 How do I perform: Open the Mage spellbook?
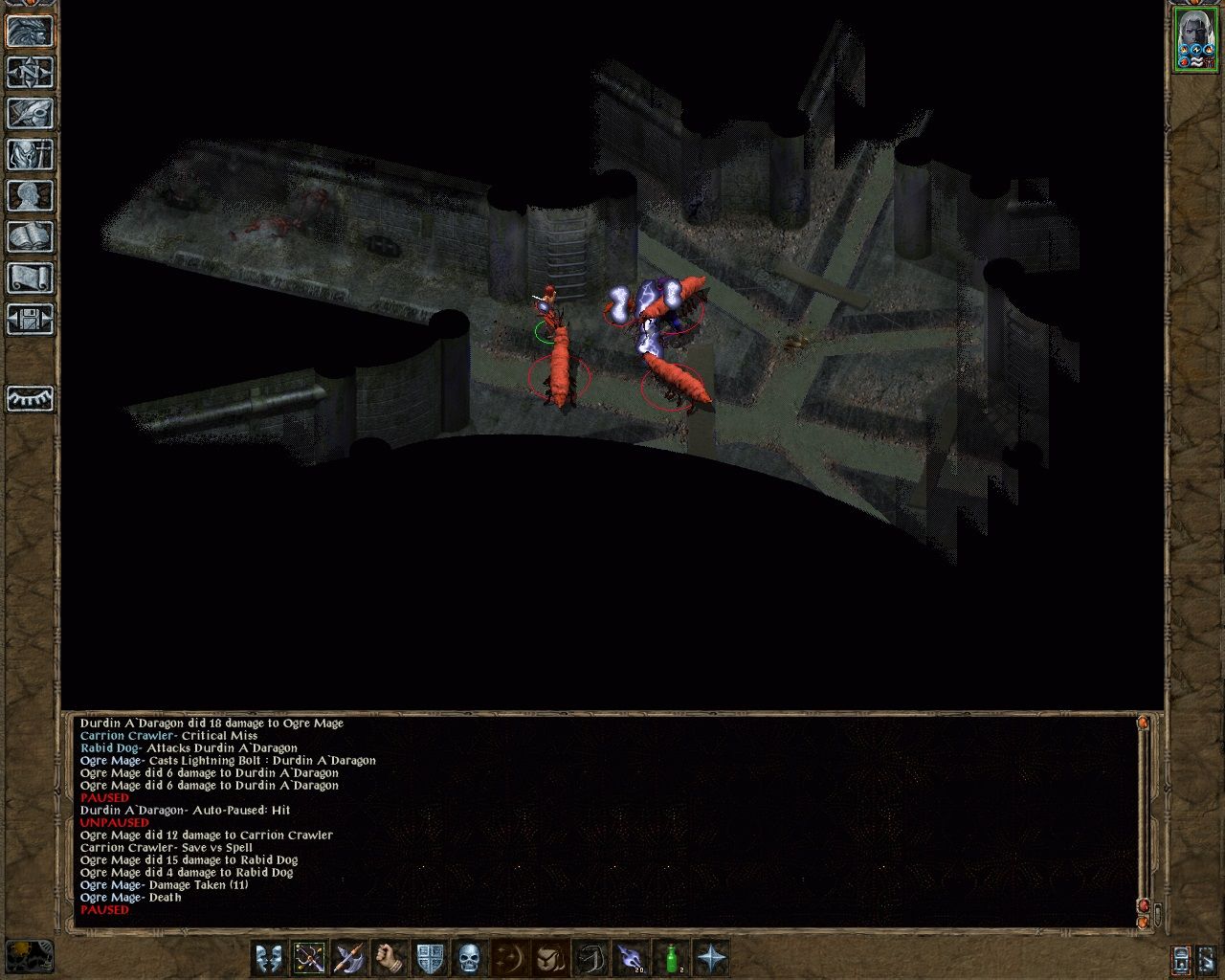pyautogui.click(x=31, y=235)
